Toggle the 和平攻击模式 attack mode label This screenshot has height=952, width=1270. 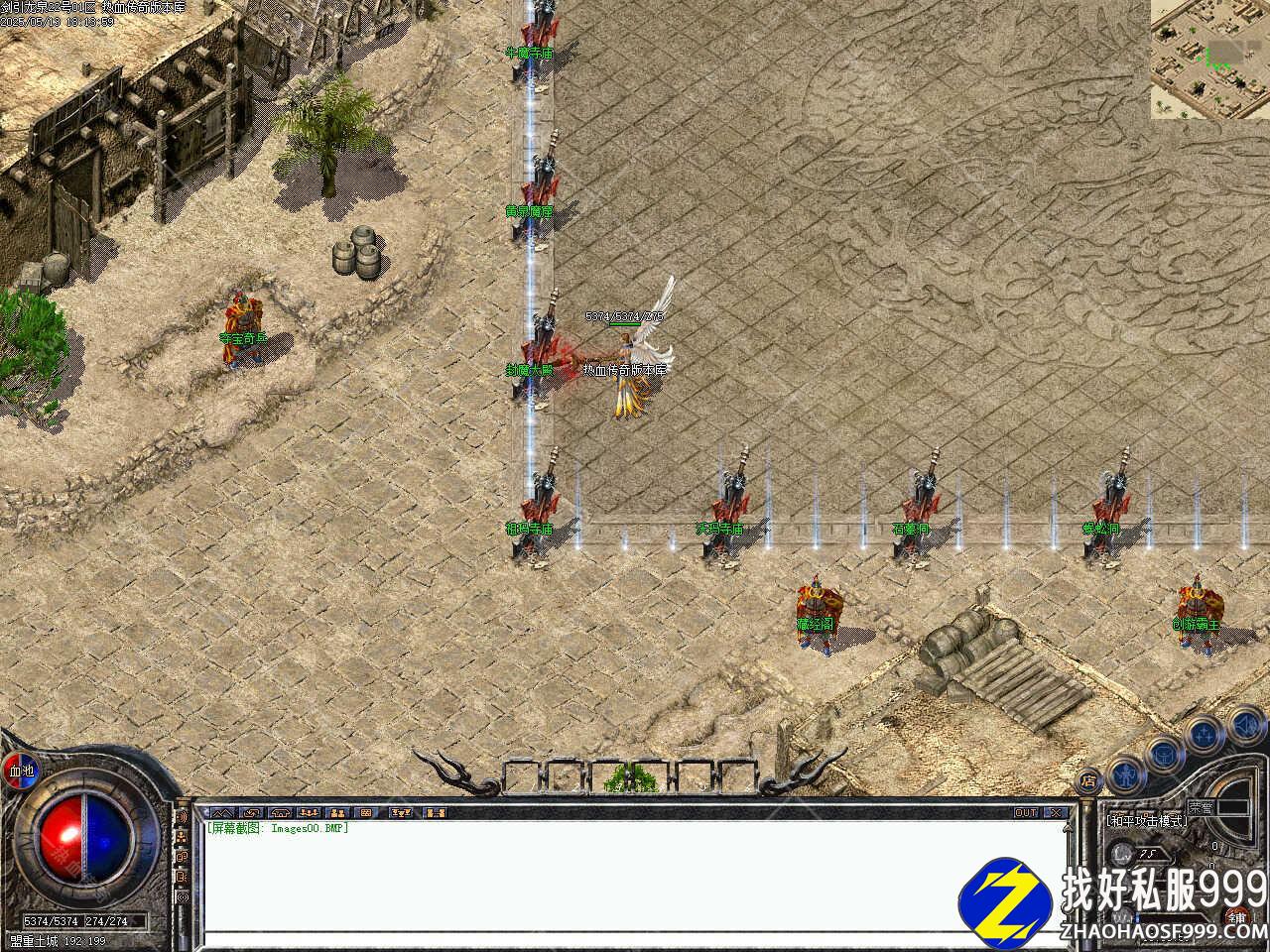(1147, 821)
